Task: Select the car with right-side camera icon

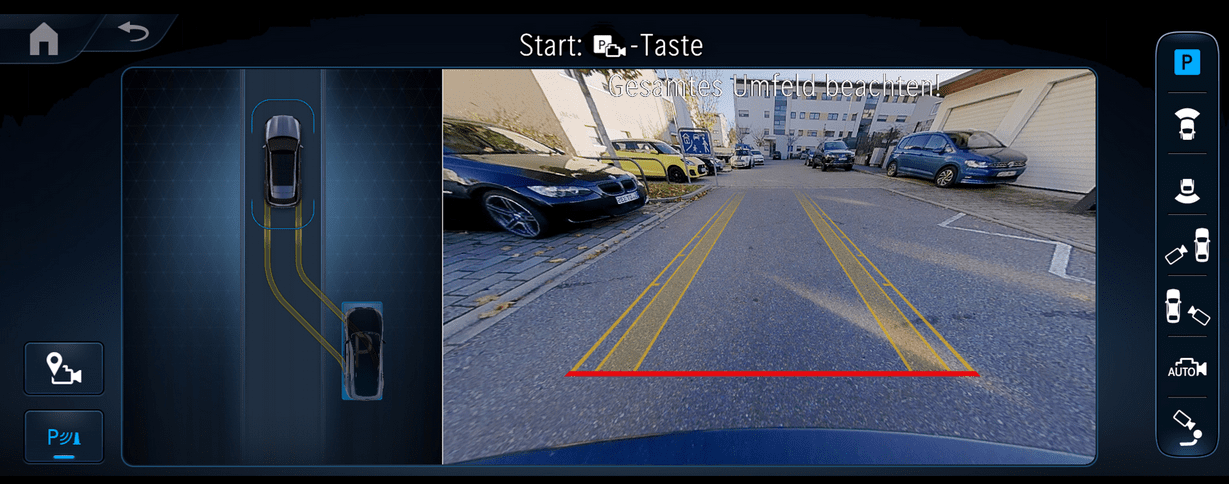Action: [x=1187, y=307]
